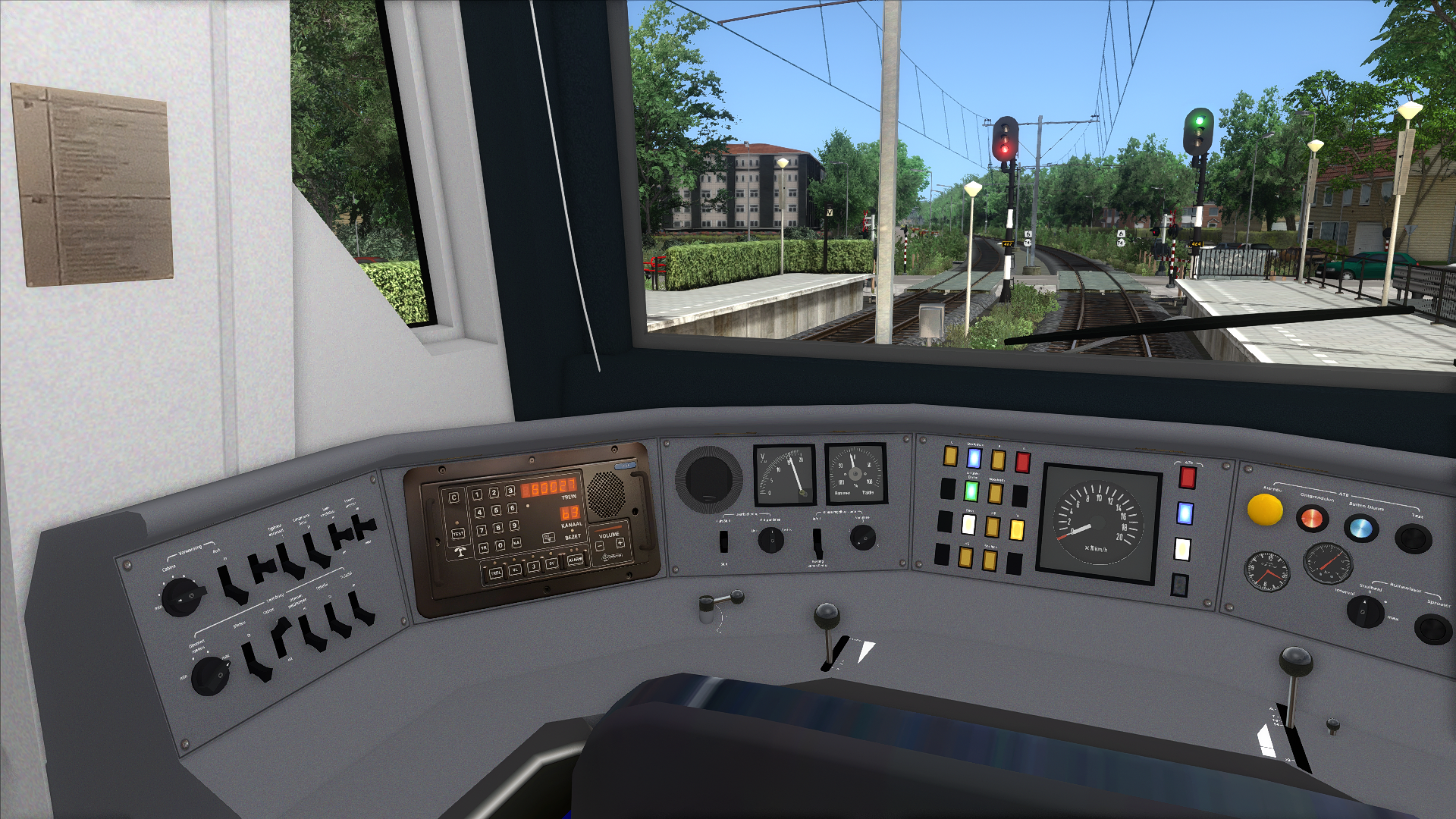1456x819 pixels.
Task: Lower radio volume with the minus button
Action: tap(601, 545)
